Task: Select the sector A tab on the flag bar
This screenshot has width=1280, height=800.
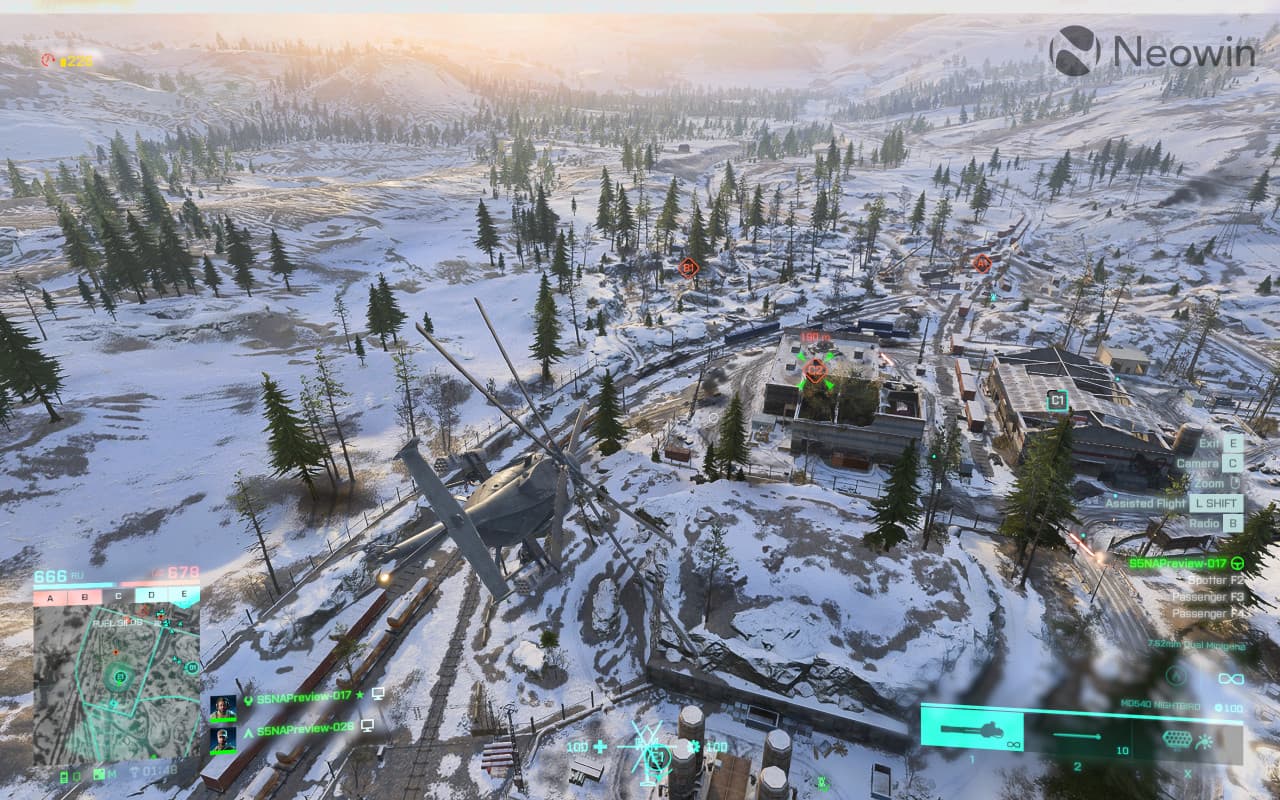Action: pos(50,597)
